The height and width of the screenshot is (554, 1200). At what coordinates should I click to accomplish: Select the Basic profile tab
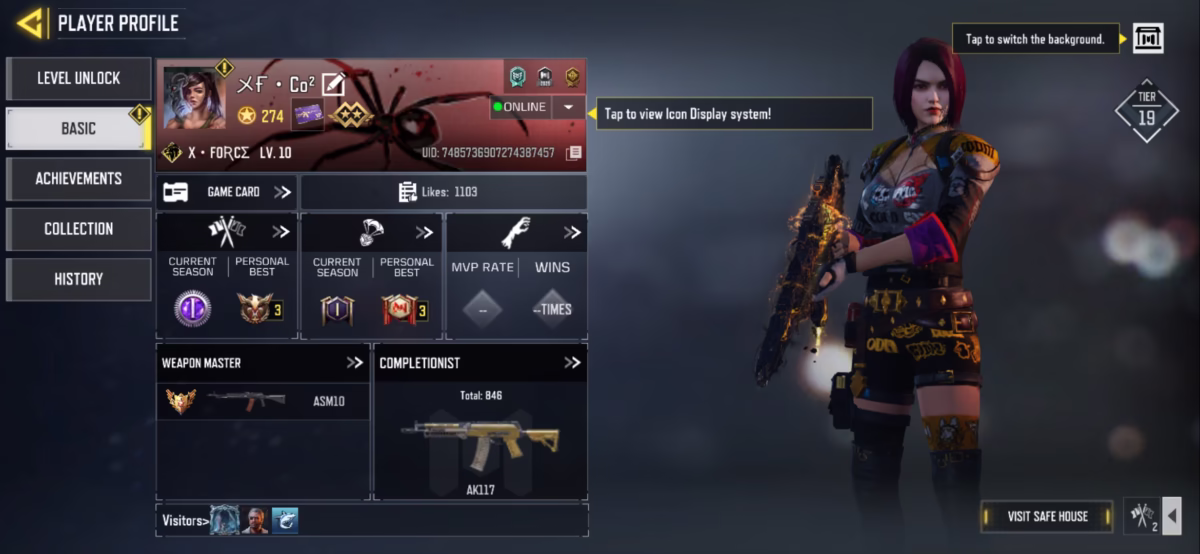pos(79,128)
